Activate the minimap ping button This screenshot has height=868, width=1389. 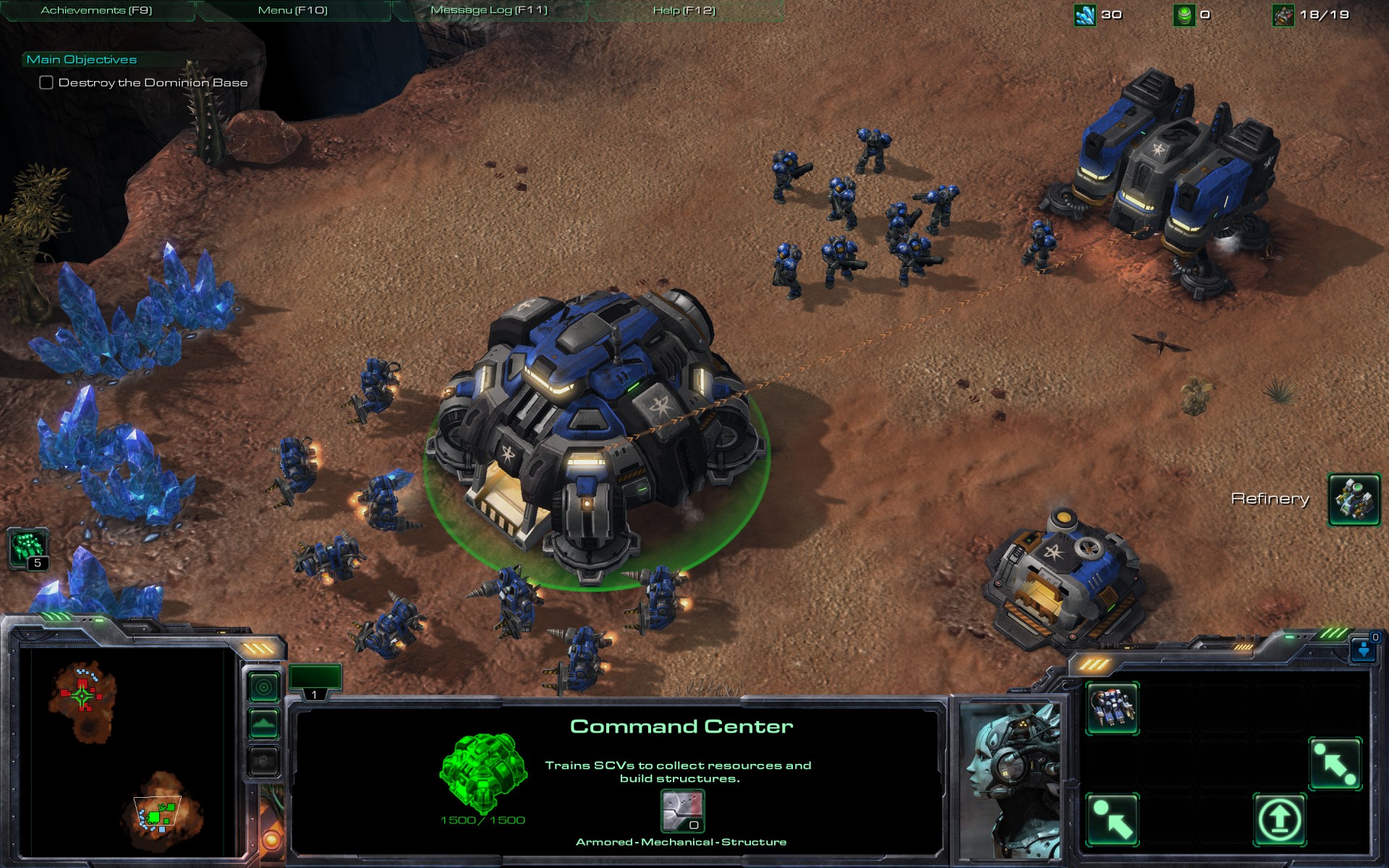[x=264, y=686]
